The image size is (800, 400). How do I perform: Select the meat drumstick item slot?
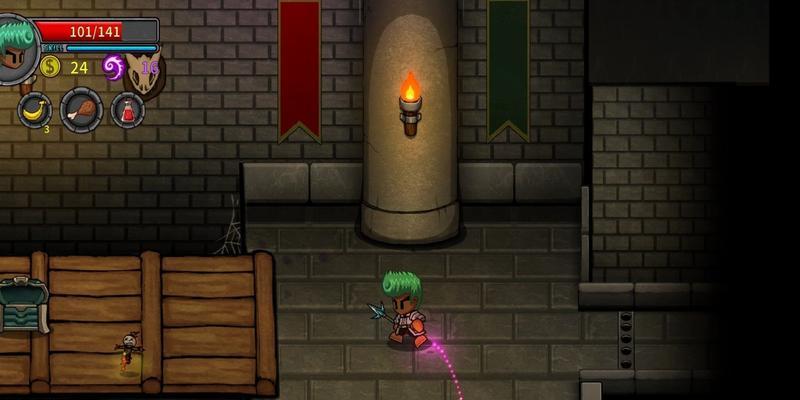(81, 109)
